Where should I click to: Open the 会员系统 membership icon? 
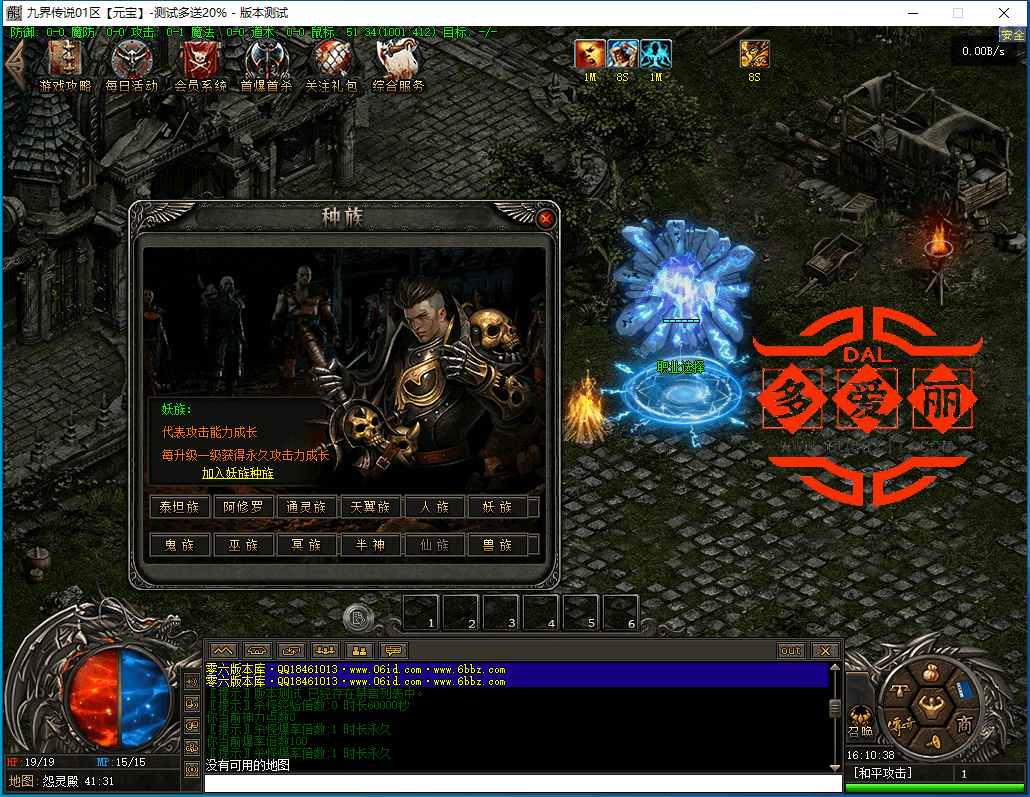pyautogui.click(x=200, y=65)
